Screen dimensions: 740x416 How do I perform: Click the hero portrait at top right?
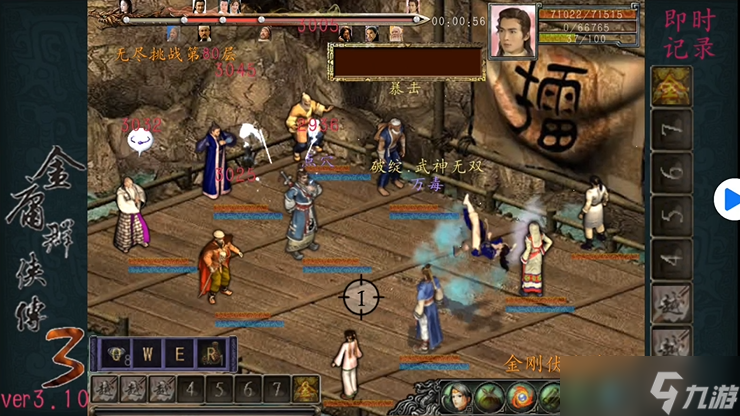pos(511,32)
